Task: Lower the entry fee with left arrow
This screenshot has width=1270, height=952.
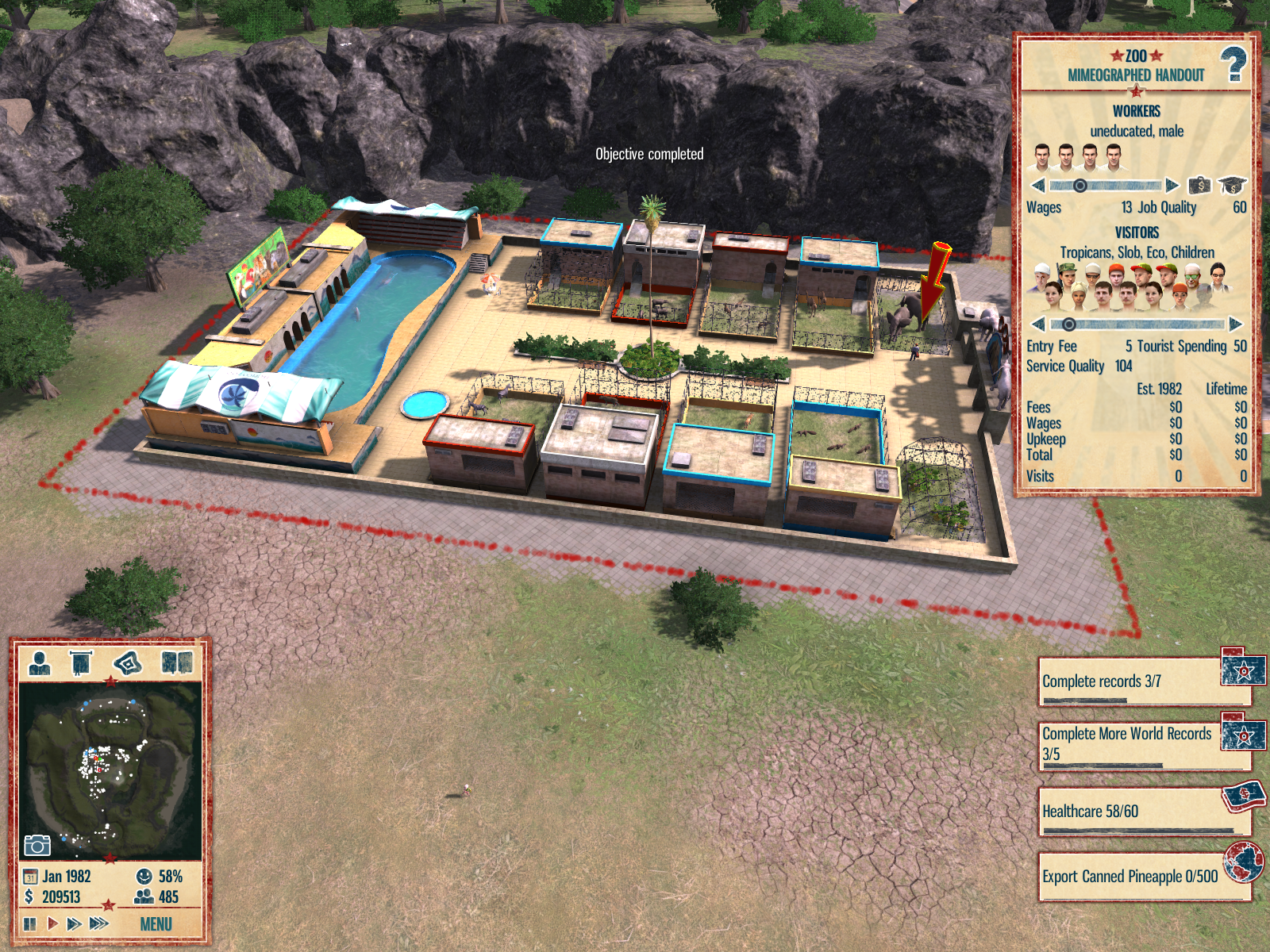Action: pyautogui.click(x=1037, y=324)
